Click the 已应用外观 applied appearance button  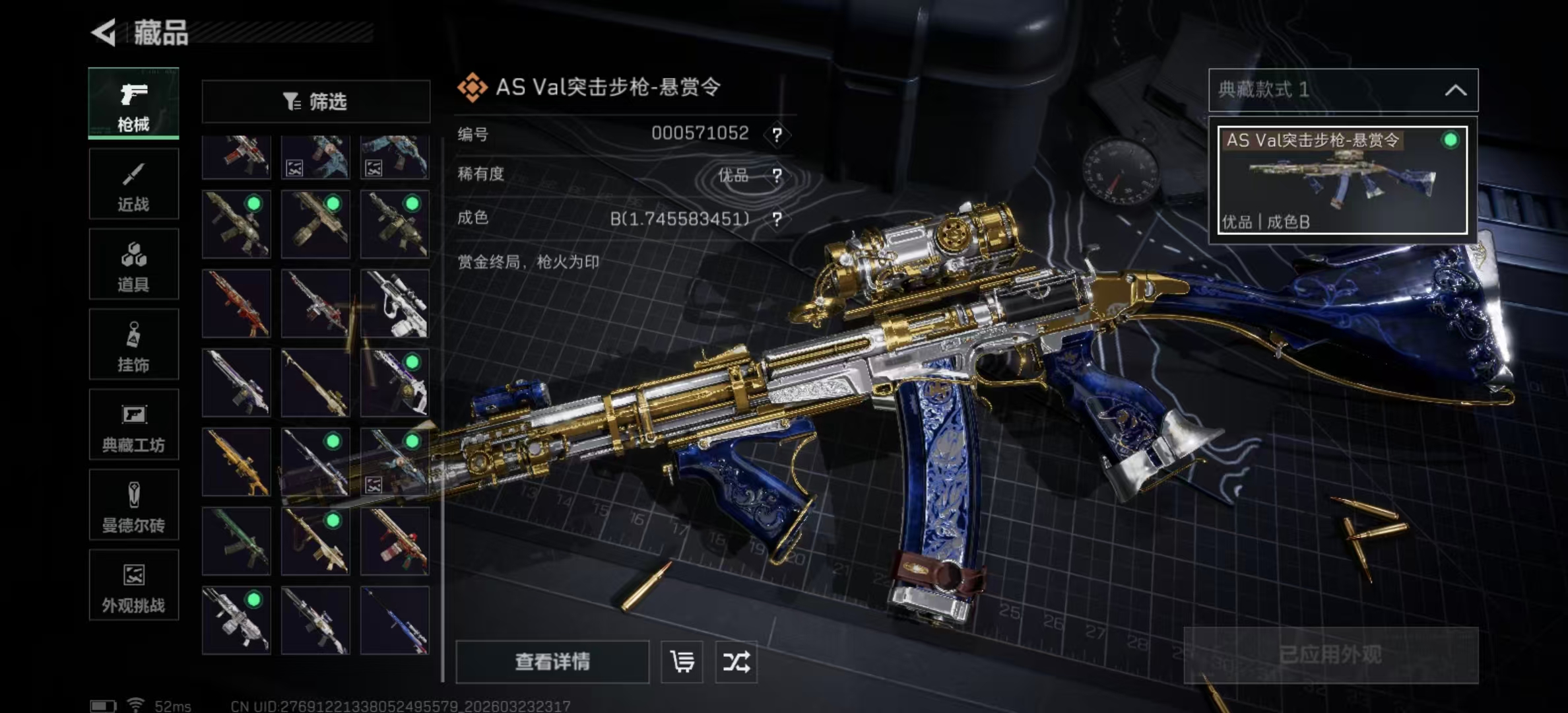[1330, 655]
